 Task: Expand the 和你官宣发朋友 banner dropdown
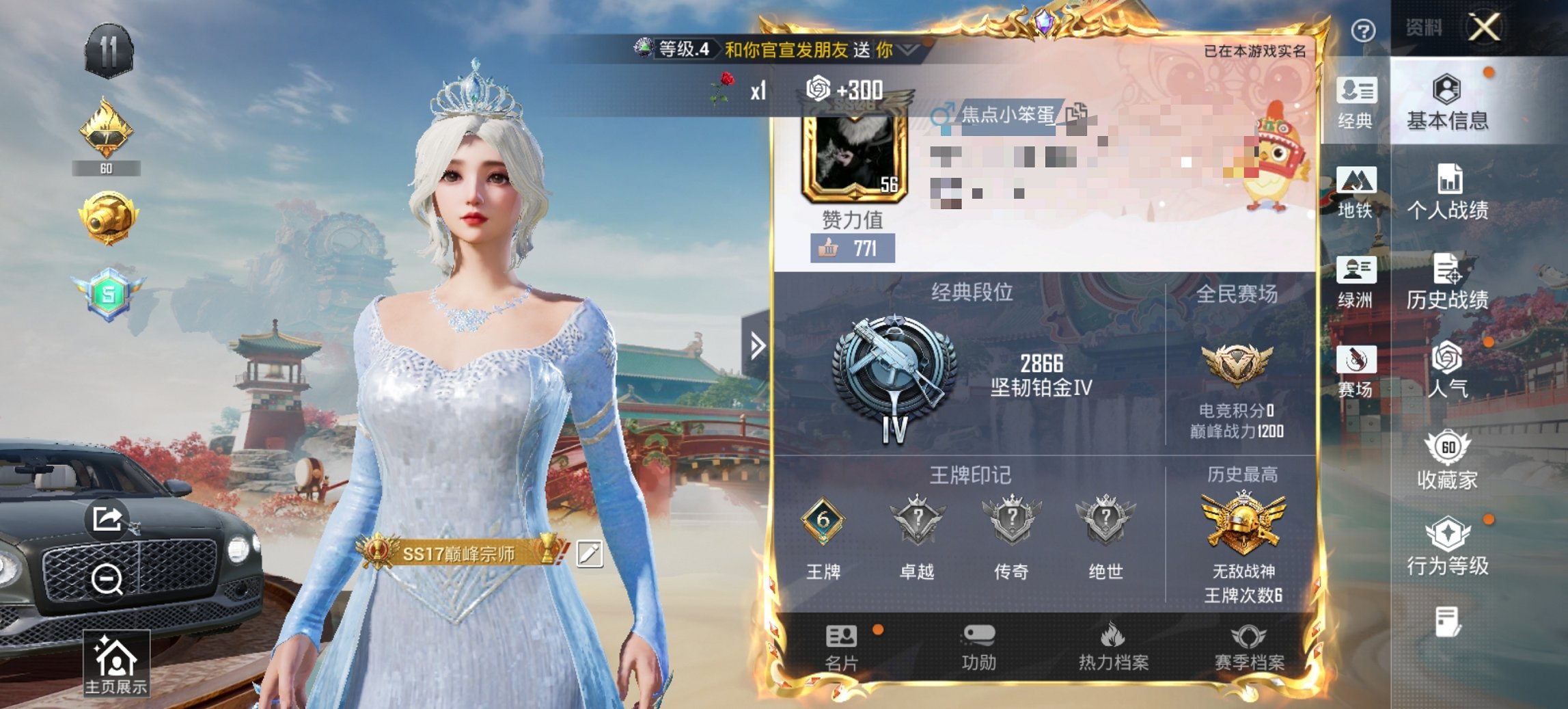[908, 50]
